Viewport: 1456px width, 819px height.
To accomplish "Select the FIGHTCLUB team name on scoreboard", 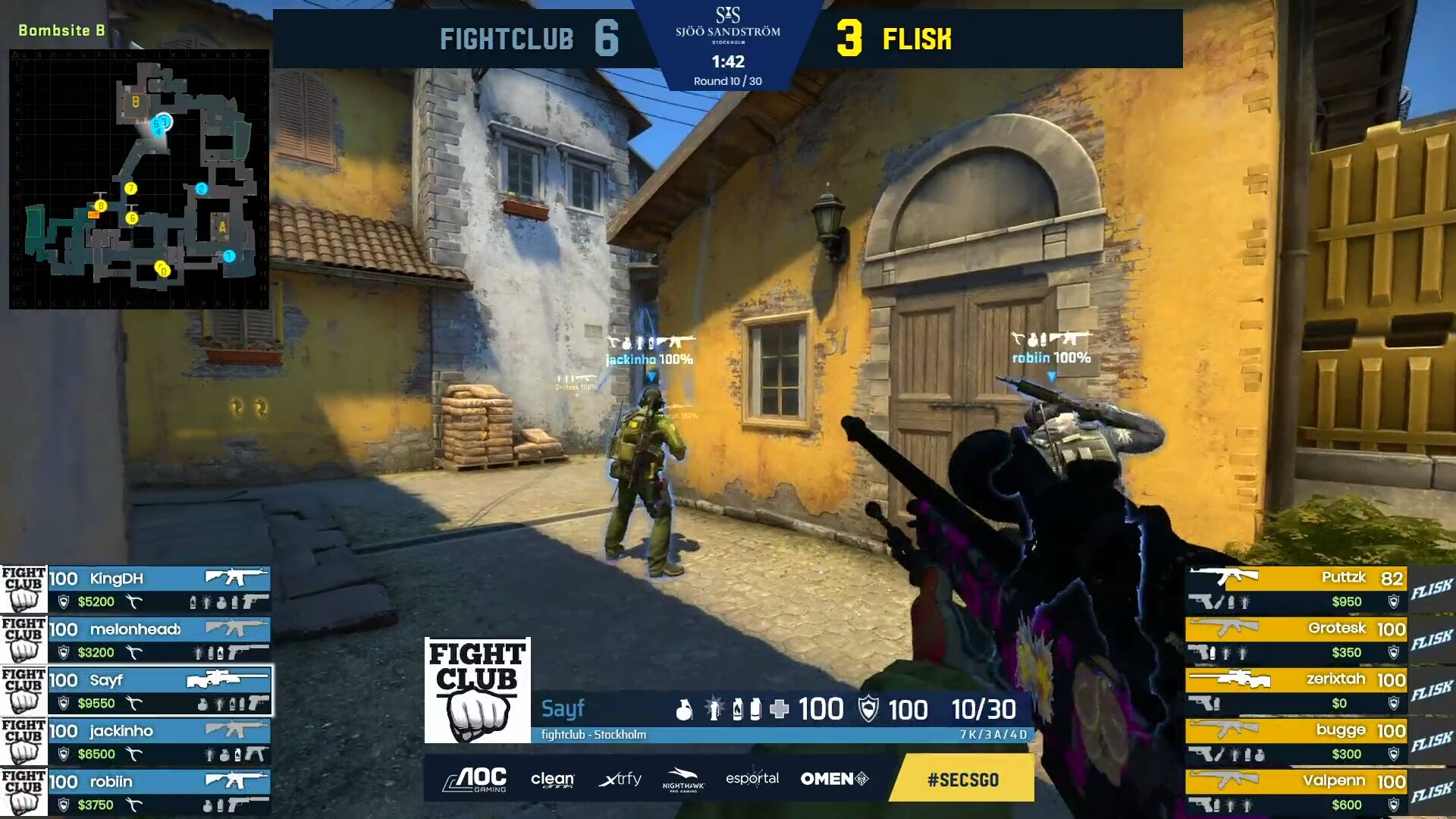I will click(x=507, y=39).
